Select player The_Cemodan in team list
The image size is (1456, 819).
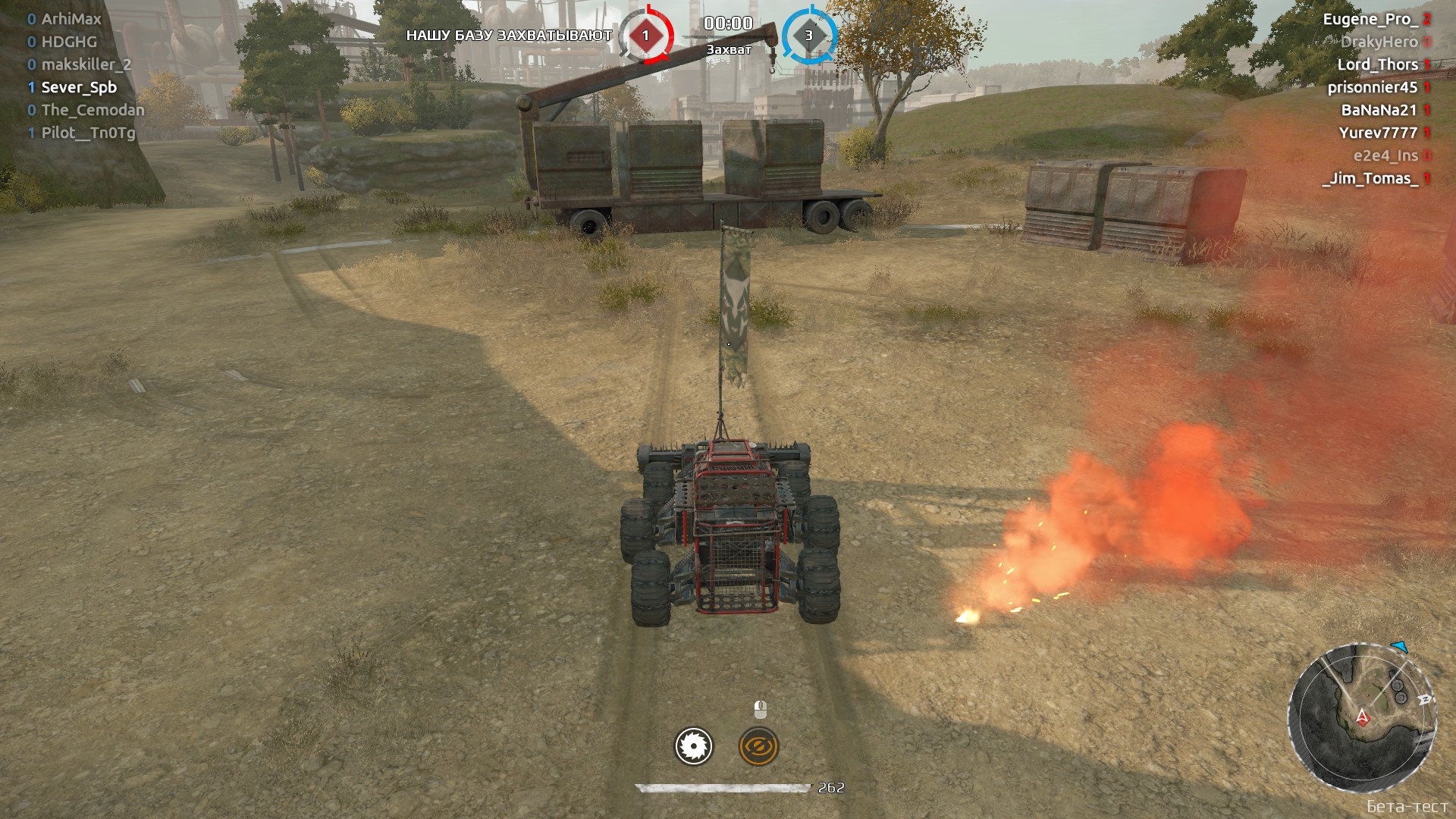point(93,110)
